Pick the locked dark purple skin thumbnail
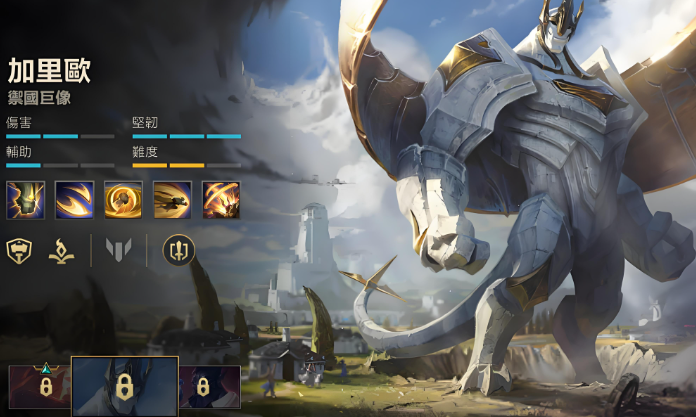Image resolution: width=696 pixels, height=417 pixels. (x=210, y=386)
